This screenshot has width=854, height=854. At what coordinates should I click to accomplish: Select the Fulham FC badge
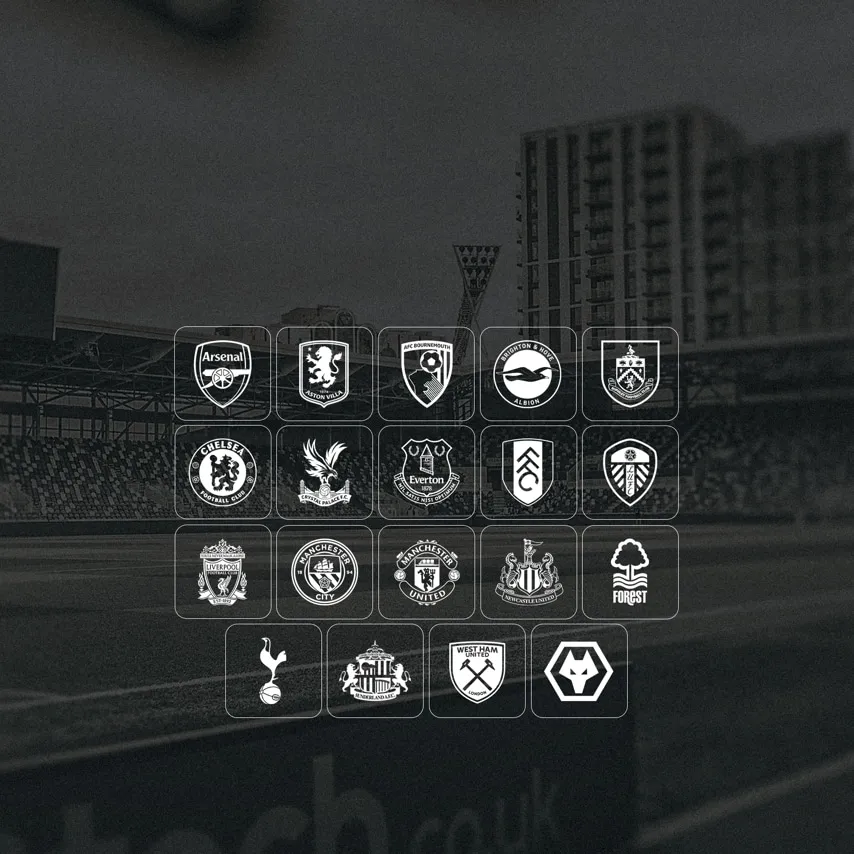pos(528,473)
